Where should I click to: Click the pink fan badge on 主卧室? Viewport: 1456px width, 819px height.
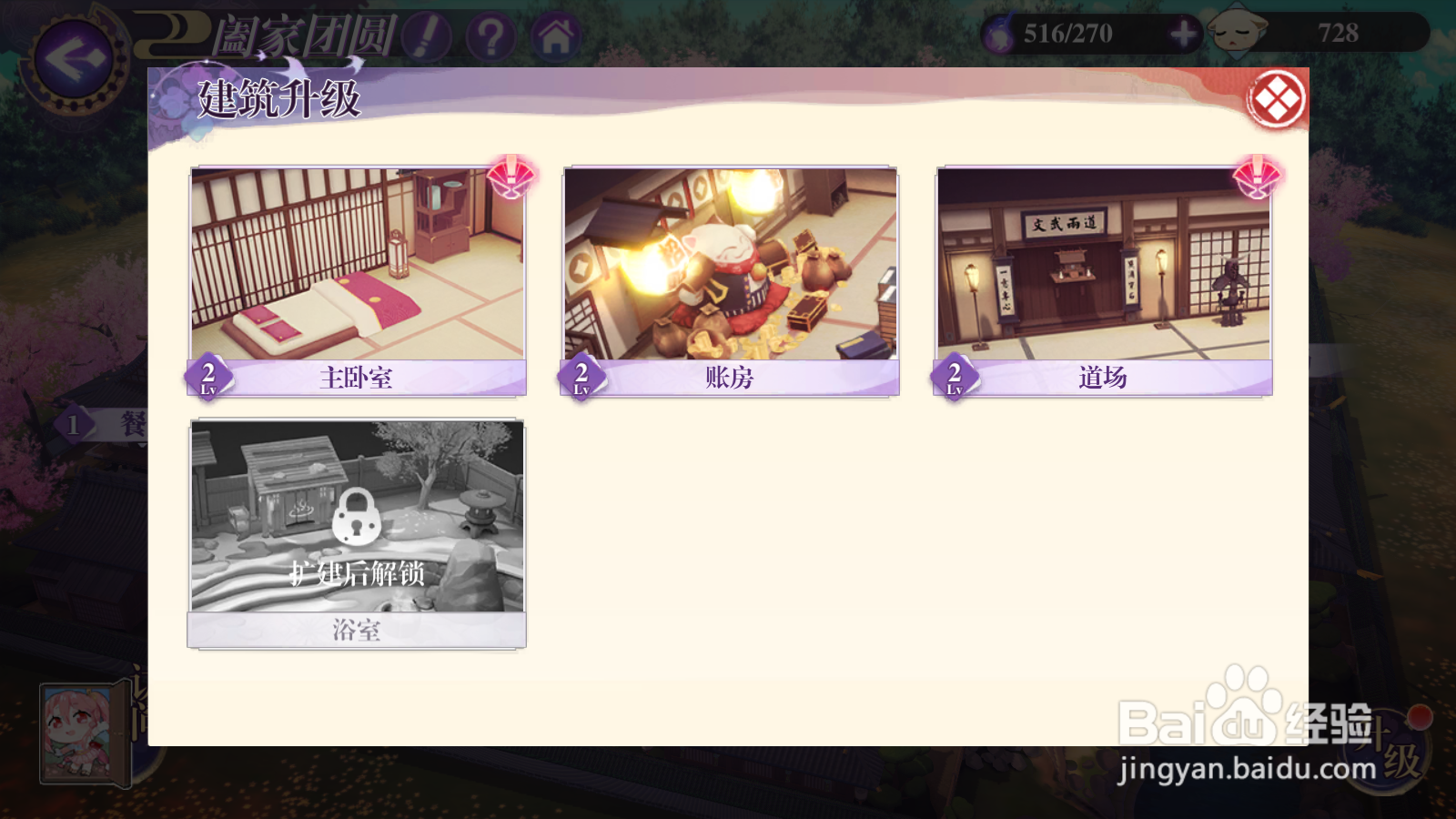pyautogui.click(x=510, y=177)
